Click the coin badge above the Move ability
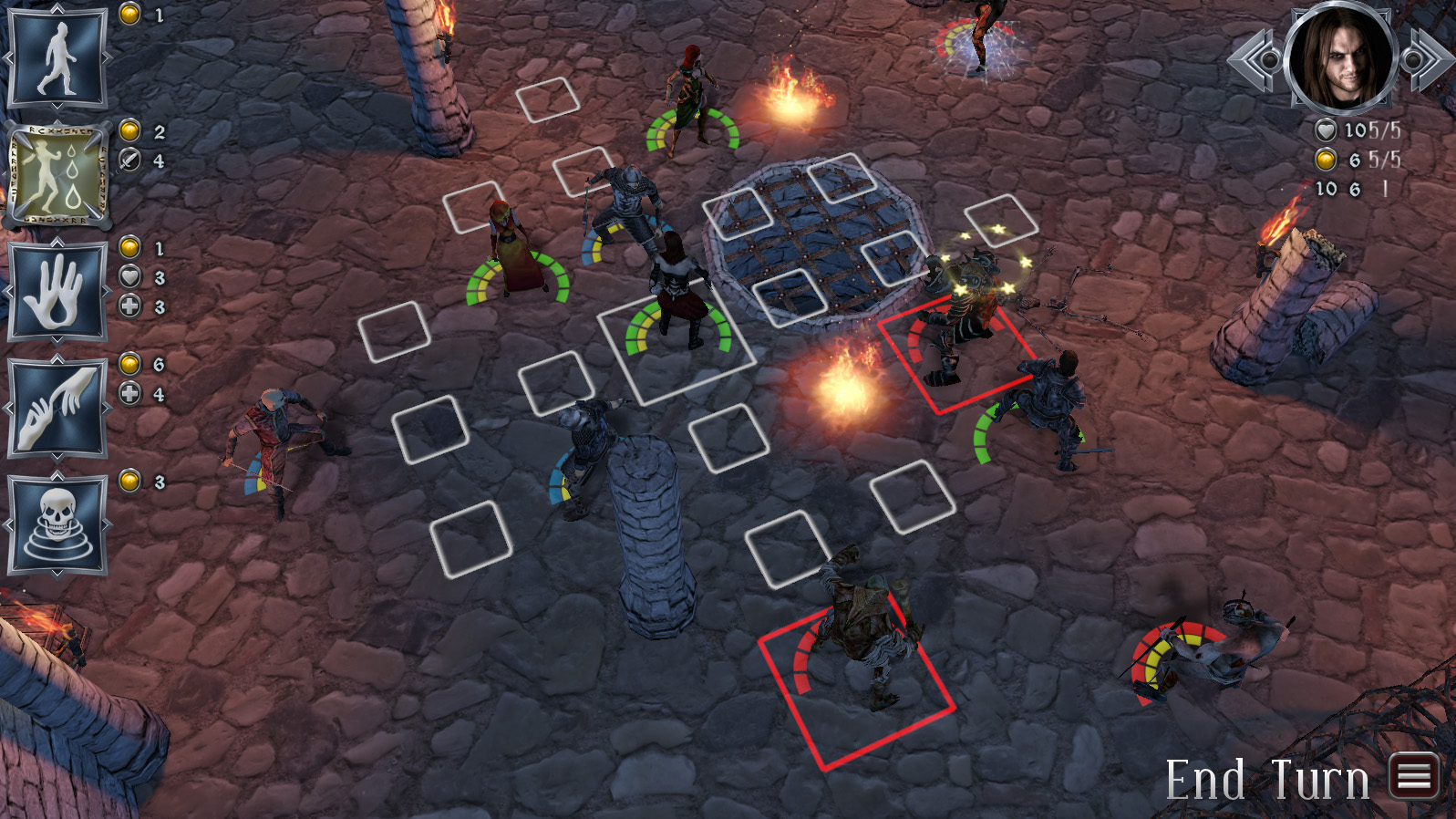This screenshot has height=819, width=1456. coord(130,15)
